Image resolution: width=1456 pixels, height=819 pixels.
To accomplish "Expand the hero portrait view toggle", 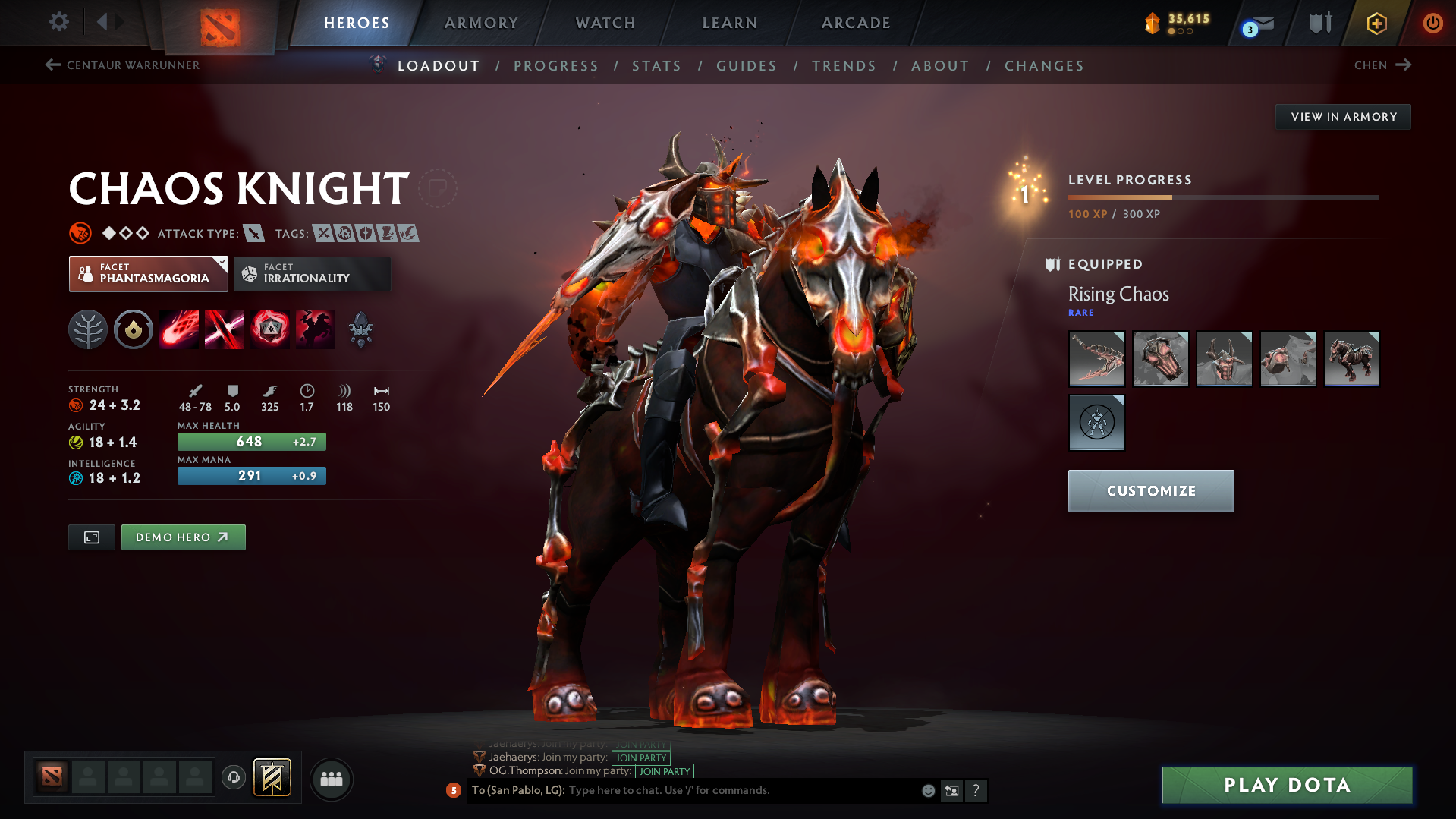I will coord(91,537).
